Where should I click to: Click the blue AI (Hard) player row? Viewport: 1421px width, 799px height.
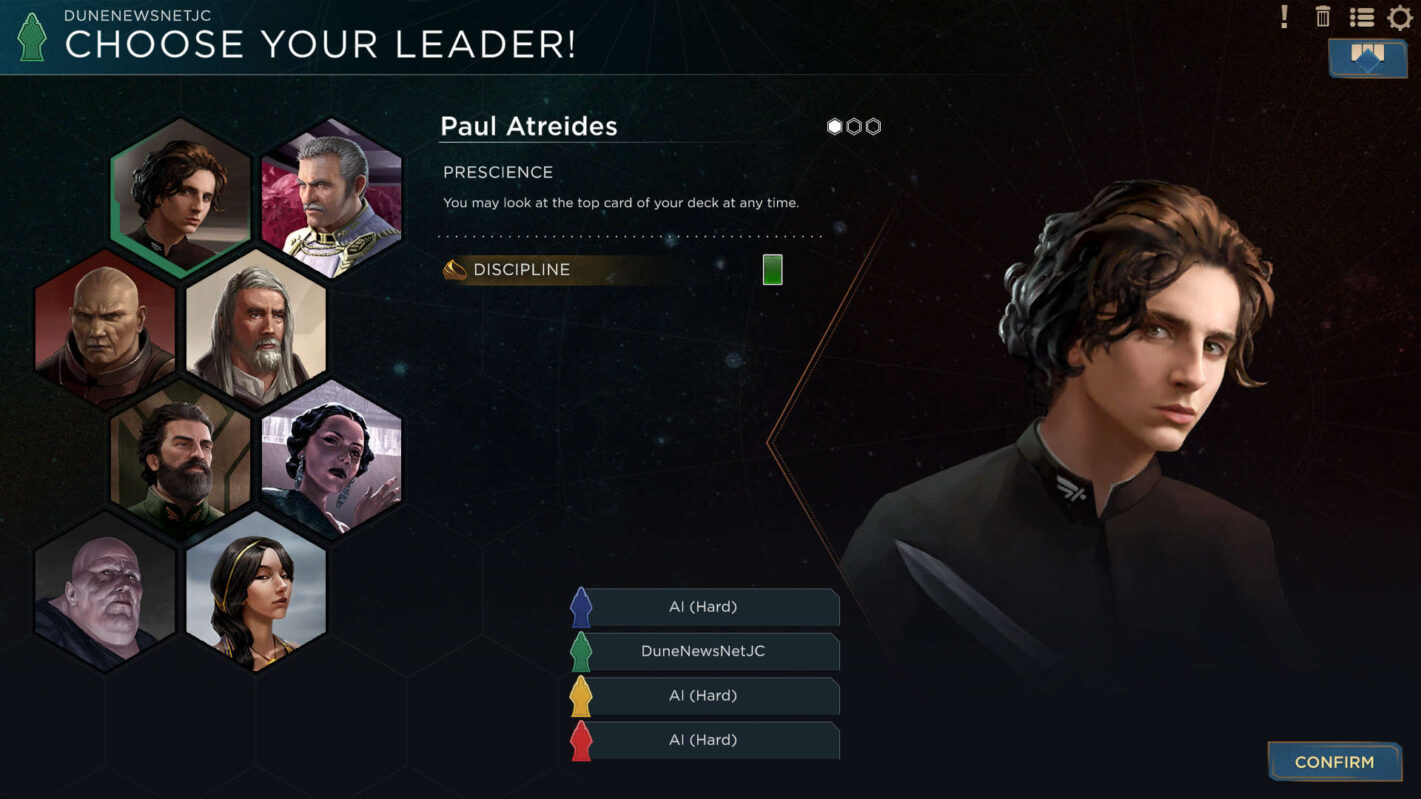[703, 607]
